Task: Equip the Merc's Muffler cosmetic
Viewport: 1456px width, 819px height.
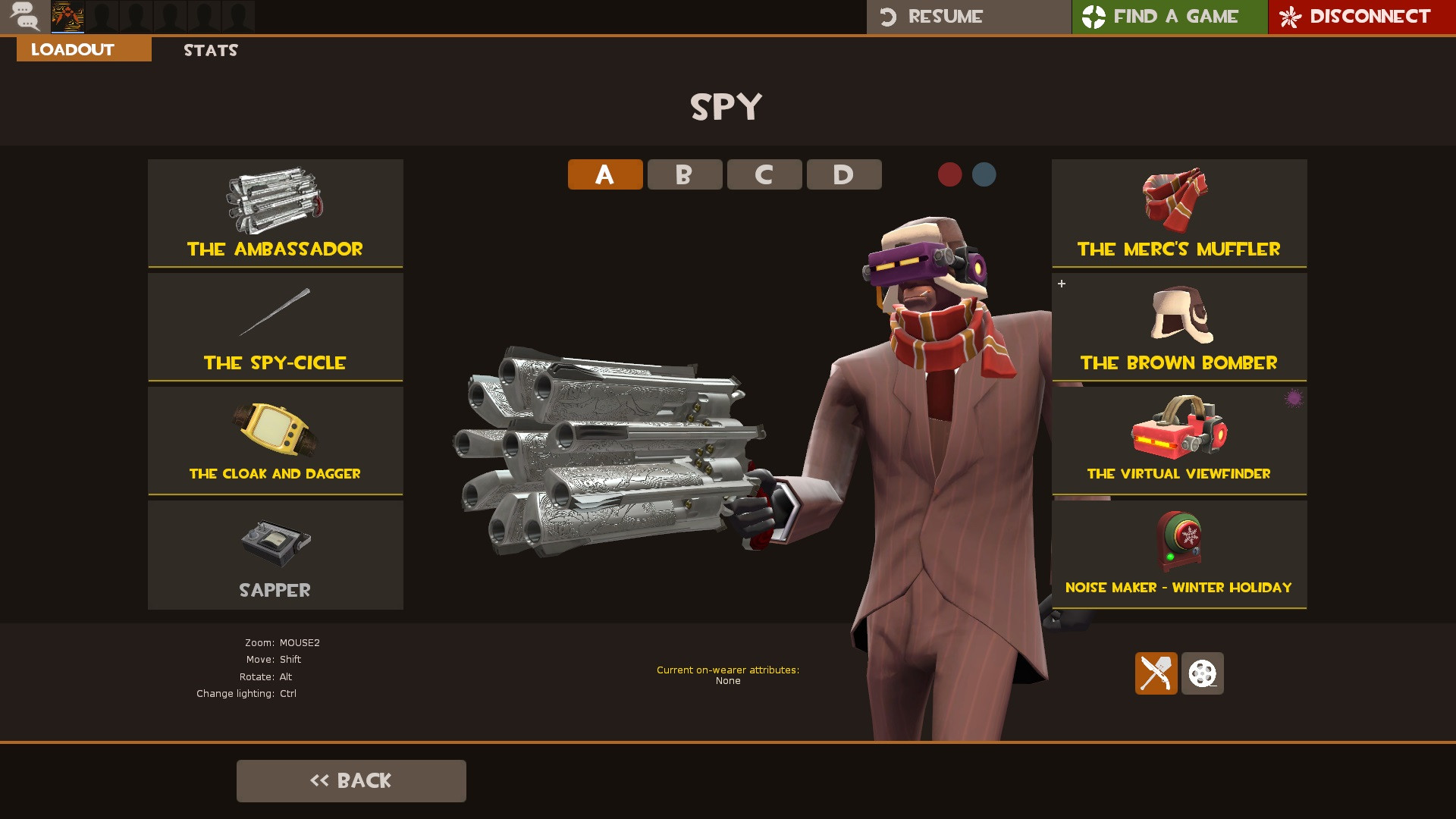Action: pos(1180,214)
